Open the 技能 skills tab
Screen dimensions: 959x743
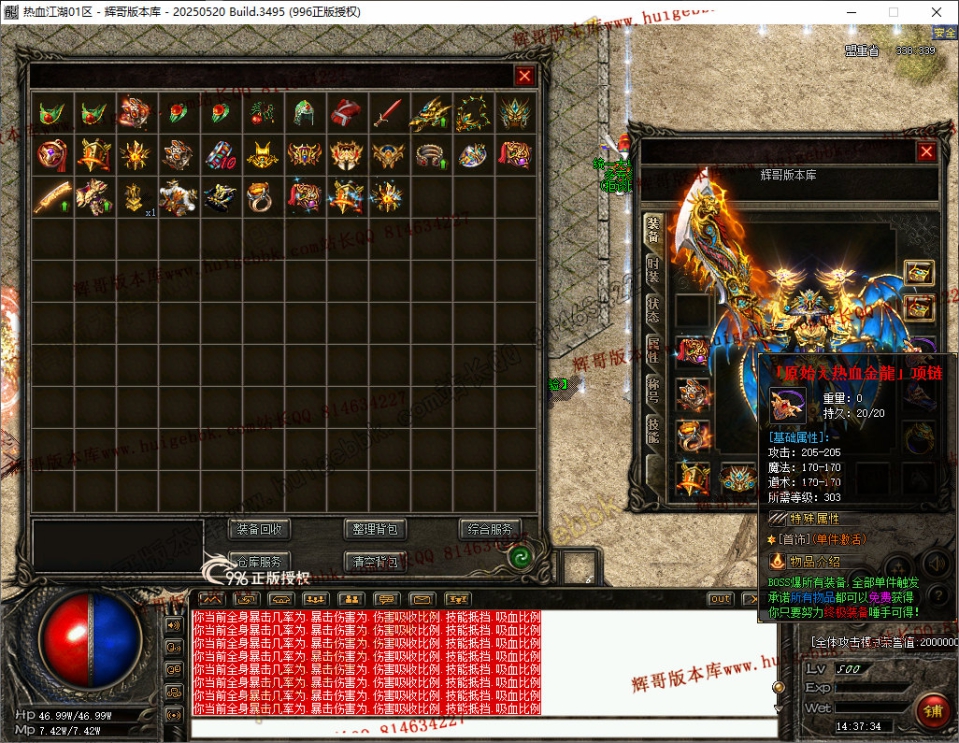[x=652, y=431]
